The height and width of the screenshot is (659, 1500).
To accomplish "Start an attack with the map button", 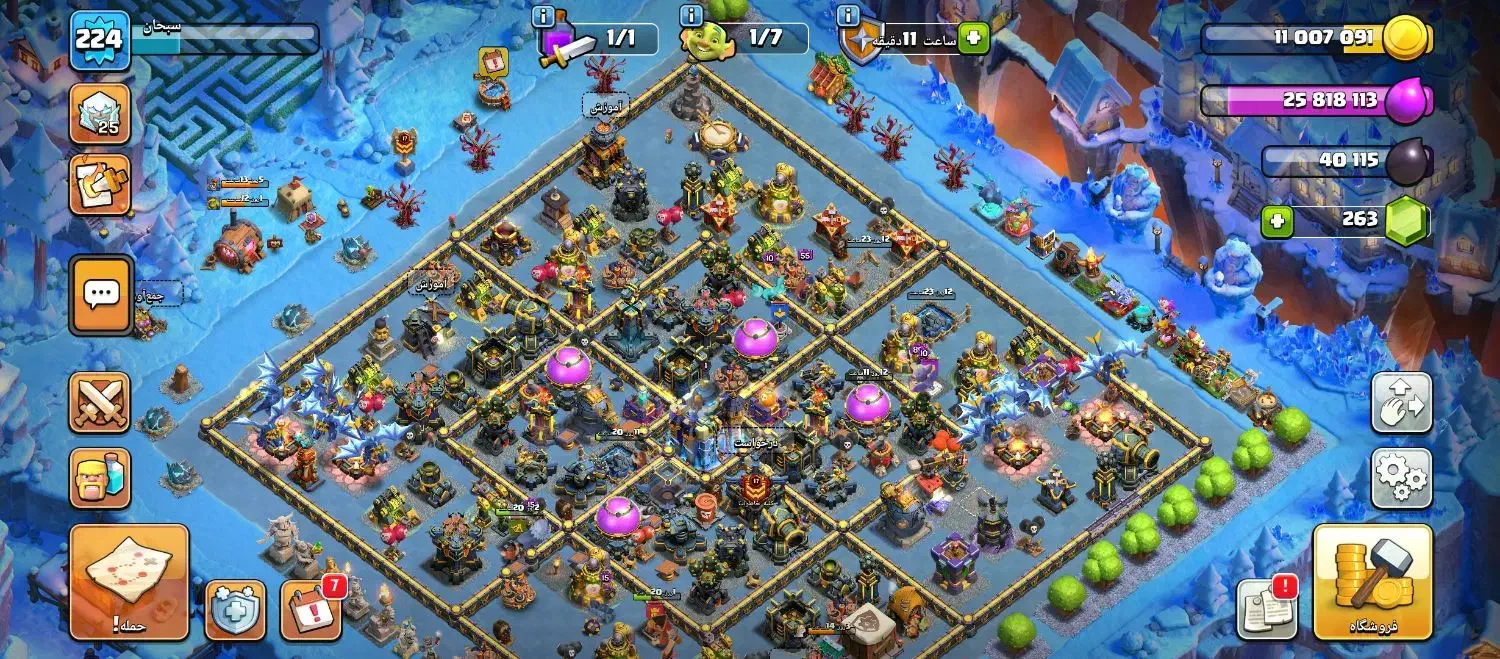I will 129,582.
